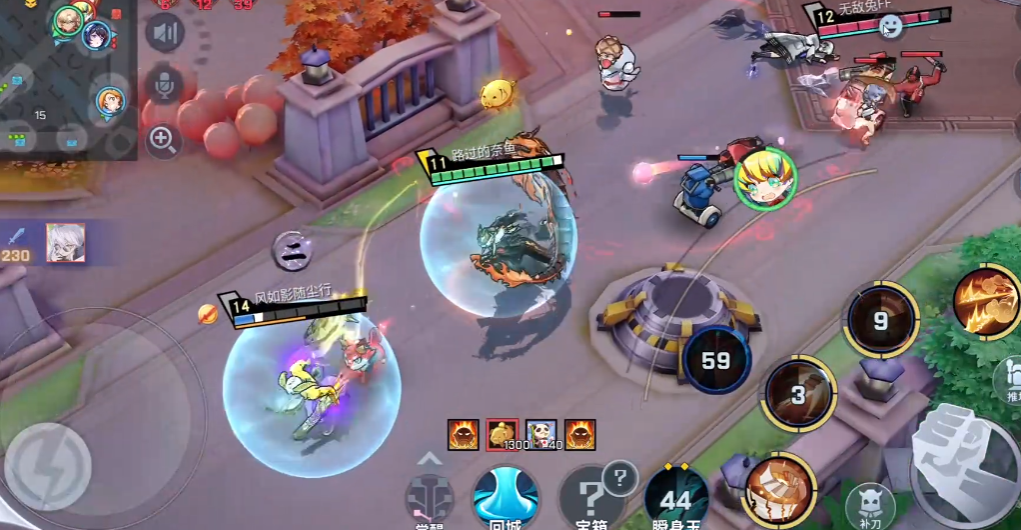
Task: Buy the panda item priced 40
Action: coord(541,434)
